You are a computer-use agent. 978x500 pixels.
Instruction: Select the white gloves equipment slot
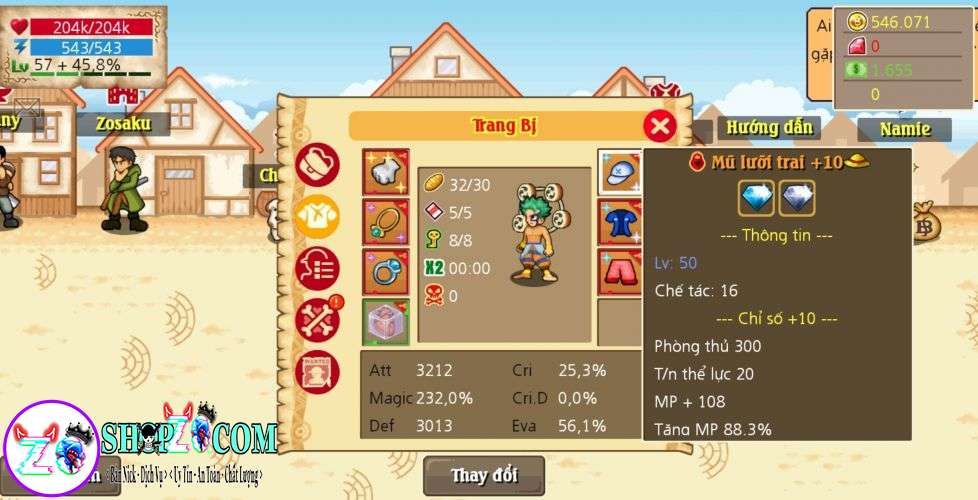pos(385,173)
